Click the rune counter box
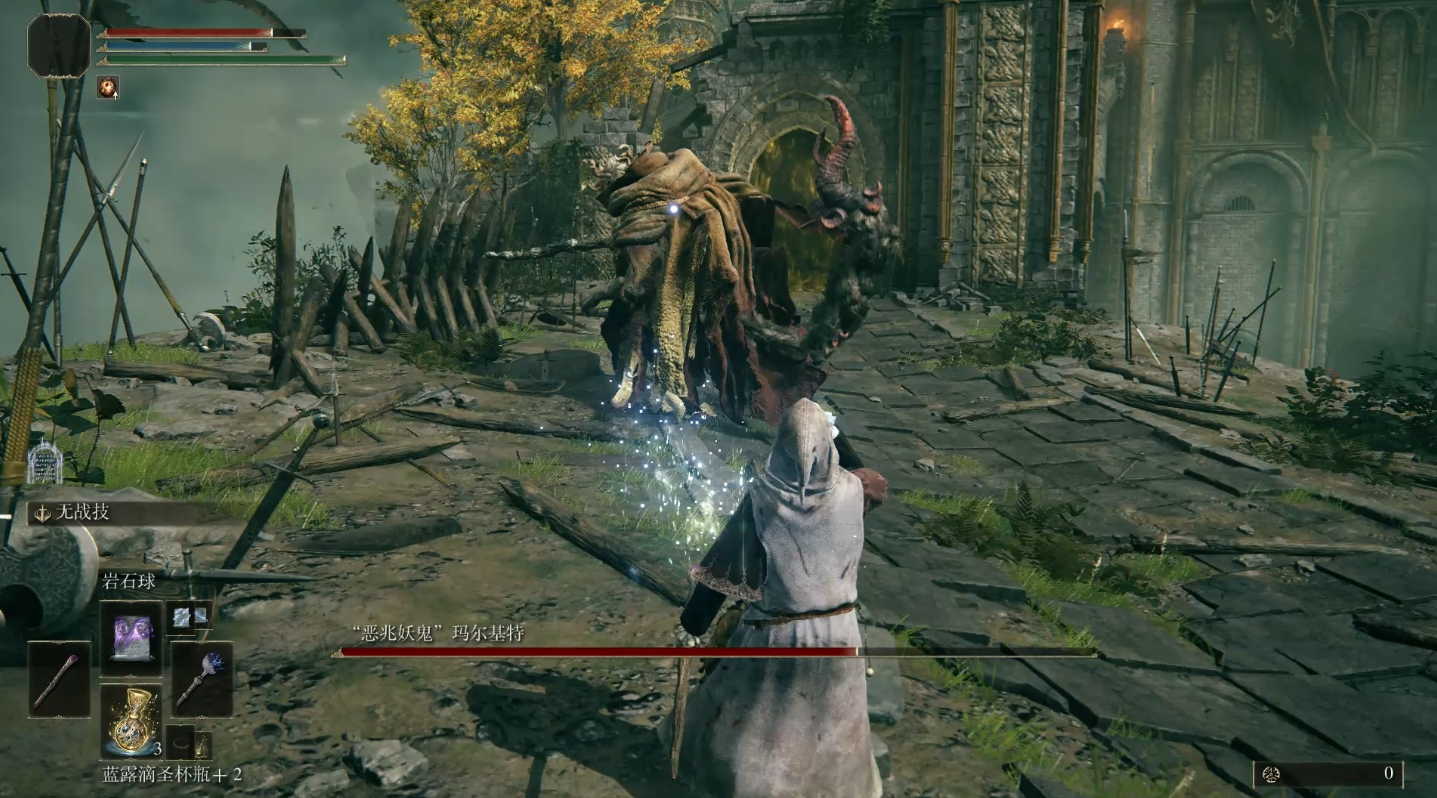 pos(1328,773)
